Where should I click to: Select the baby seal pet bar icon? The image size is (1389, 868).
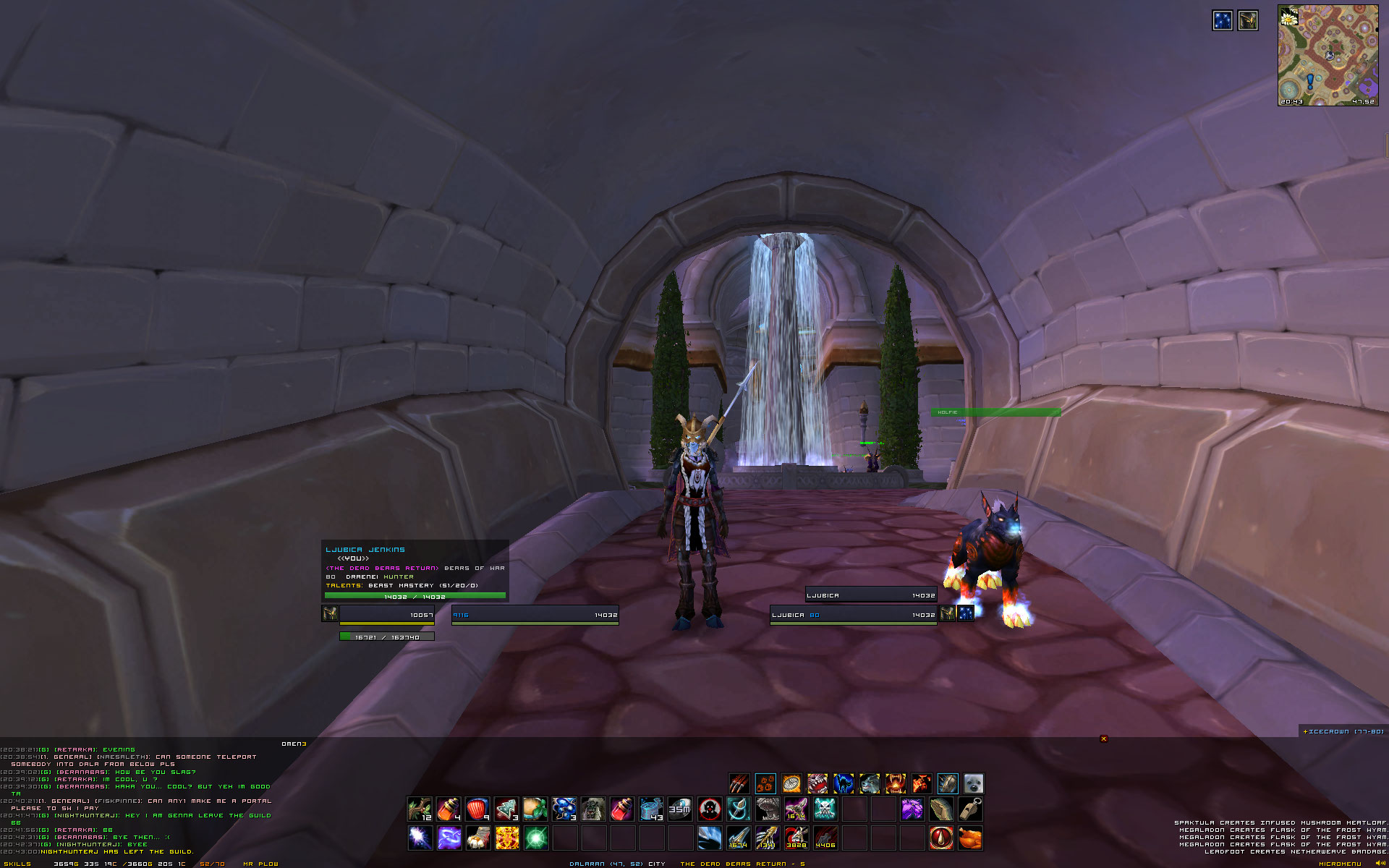[973, 783]
